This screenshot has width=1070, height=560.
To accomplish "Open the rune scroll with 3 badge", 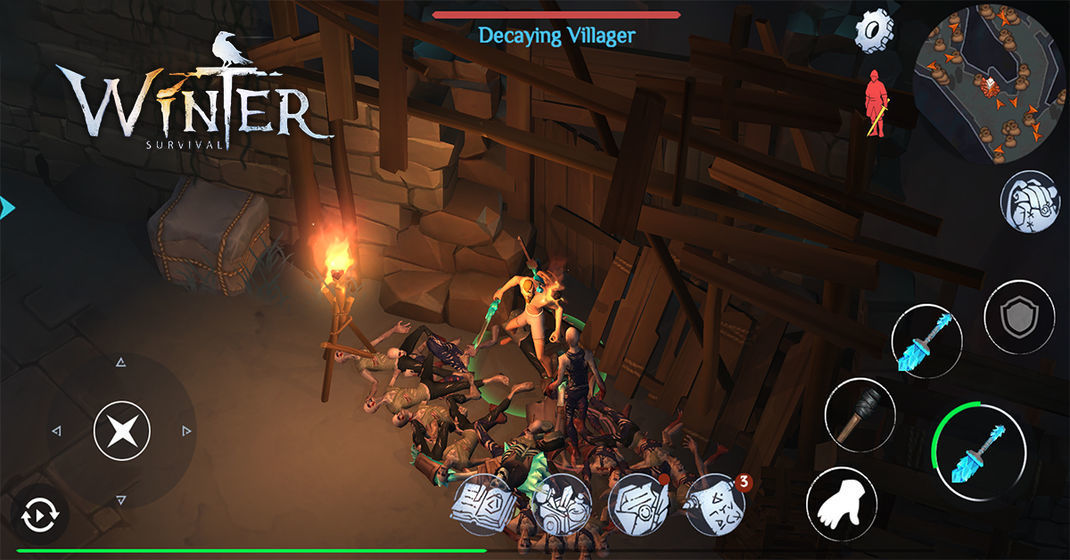I will tap(714, 506).
